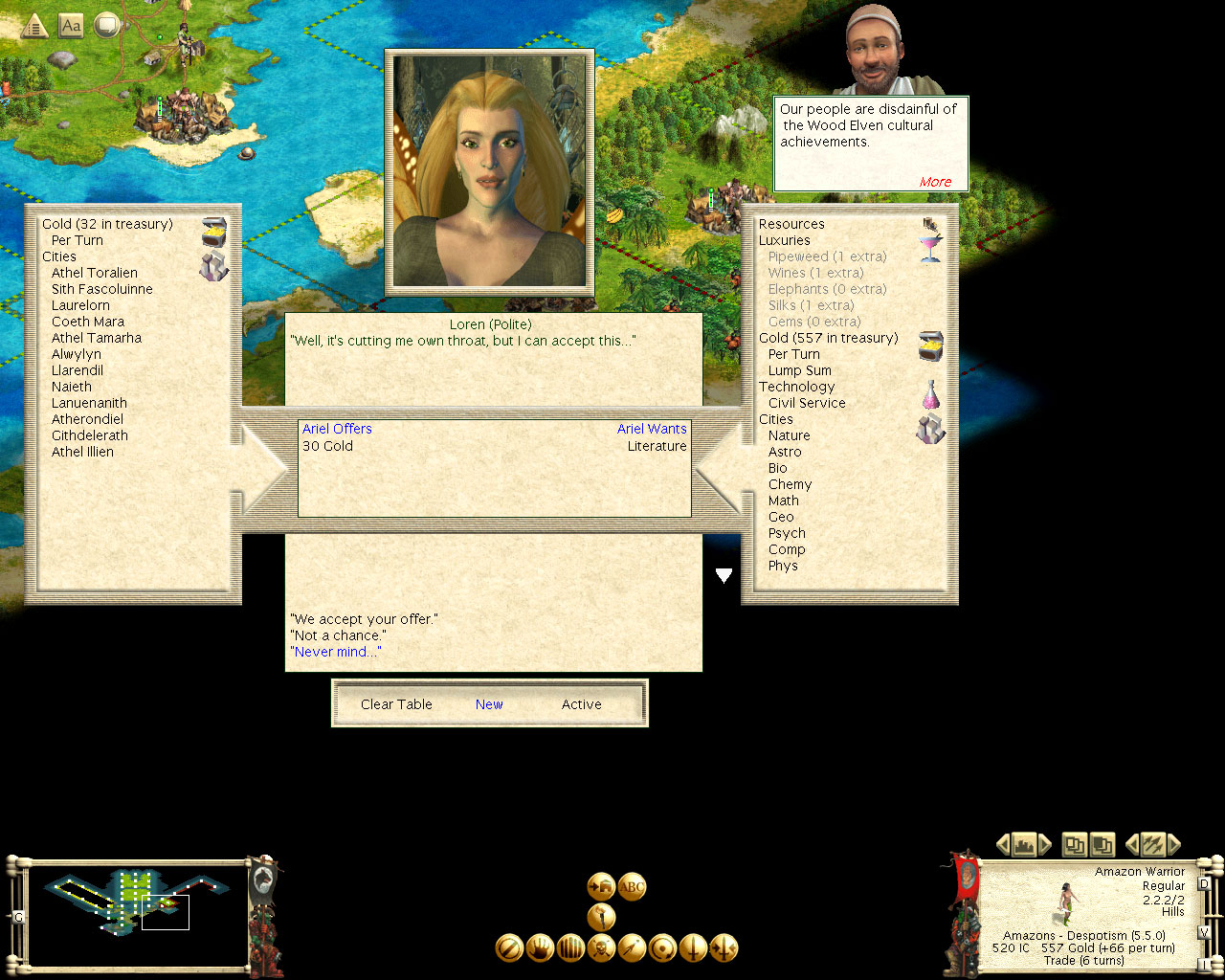Choose 'We accept your offer.' response

364,619
